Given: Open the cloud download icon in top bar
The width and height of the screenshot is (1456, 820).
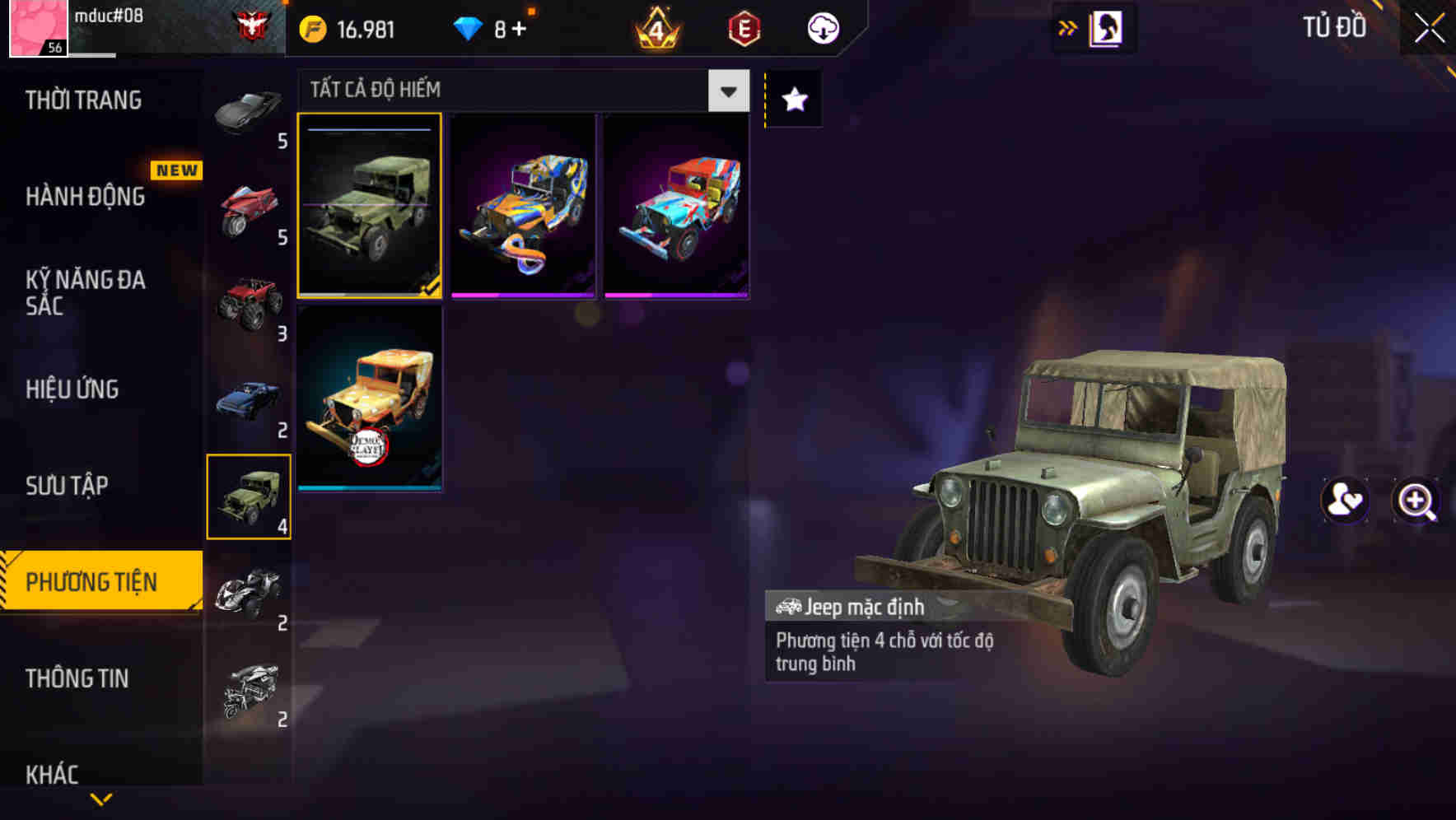Looking at the screenshot, I should pyautogui.click(x=820, y=26).
